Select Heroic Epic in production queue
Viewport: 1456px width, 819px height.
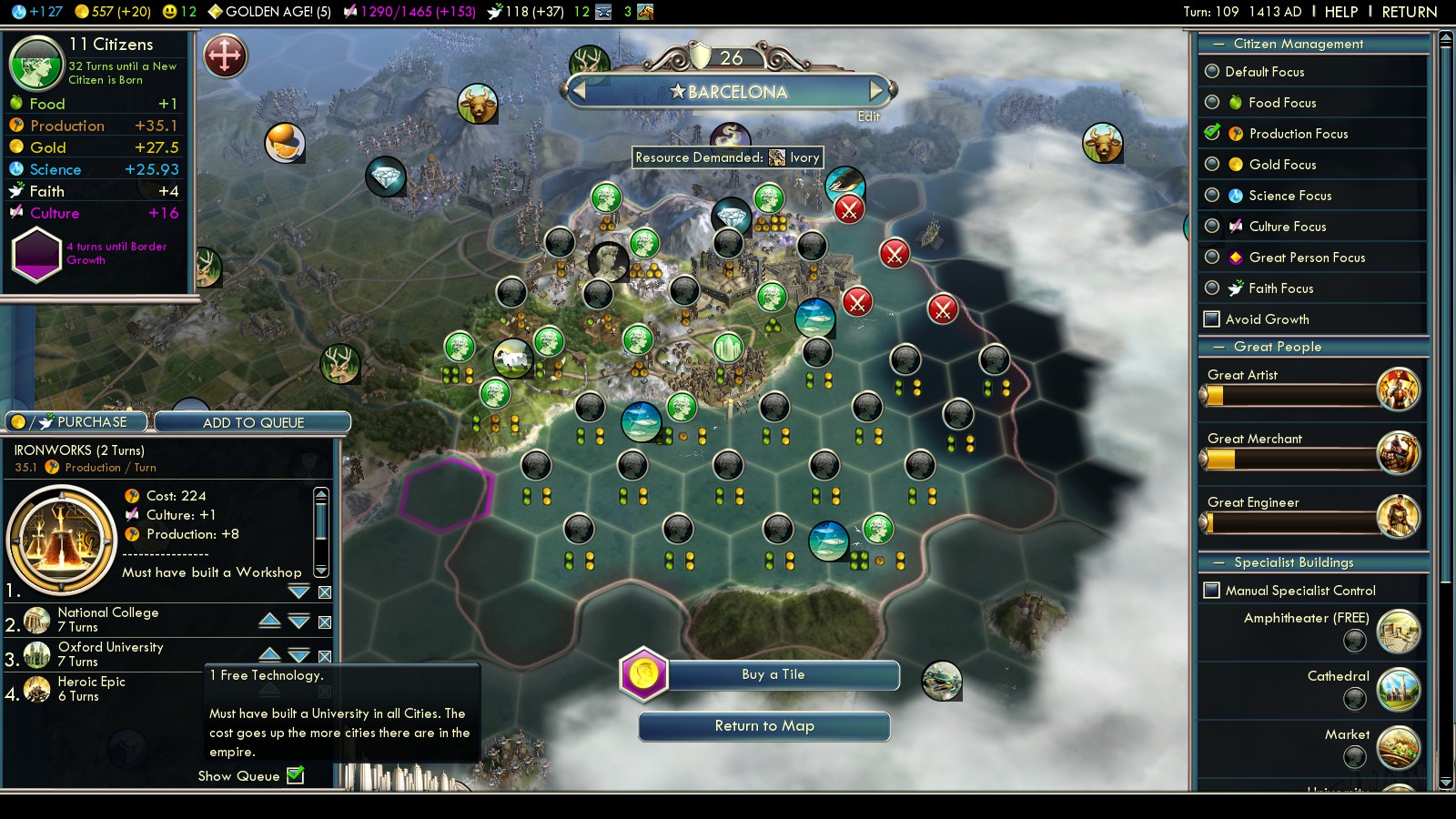(x=91, y=689)
